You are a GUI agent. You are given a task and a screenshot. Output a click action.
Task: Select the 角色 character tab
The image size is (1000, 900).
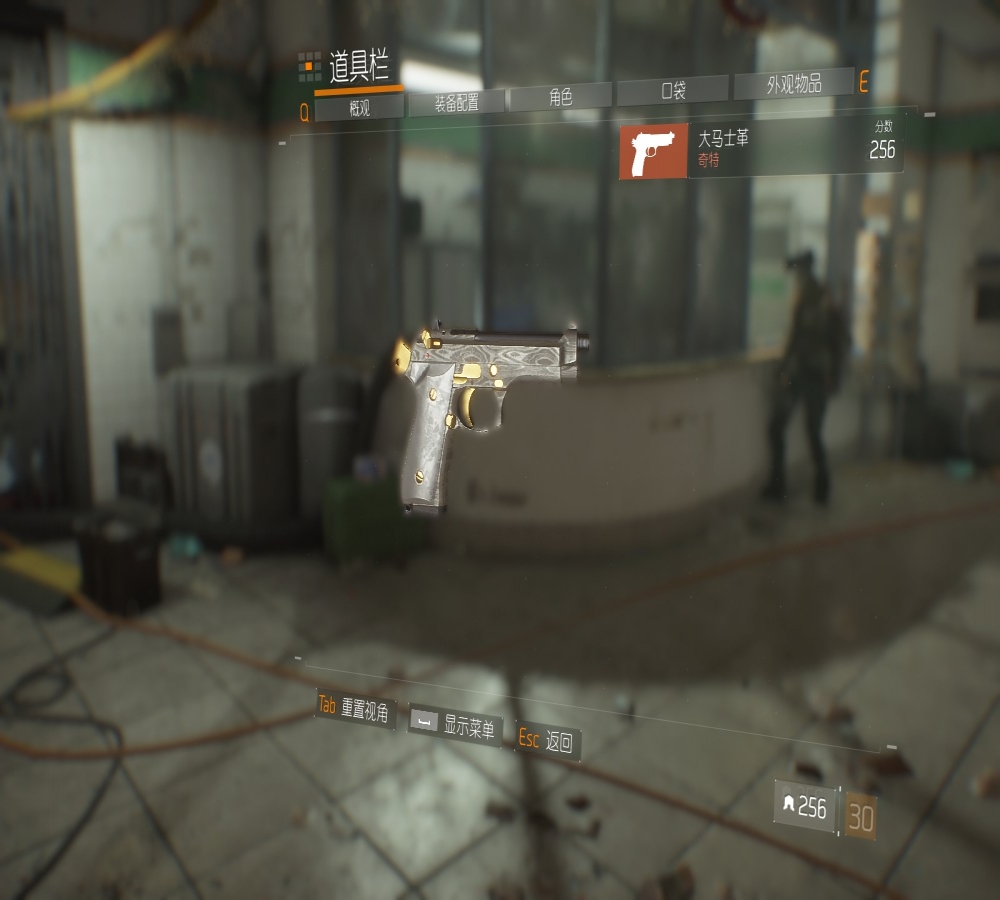(560, 97)
